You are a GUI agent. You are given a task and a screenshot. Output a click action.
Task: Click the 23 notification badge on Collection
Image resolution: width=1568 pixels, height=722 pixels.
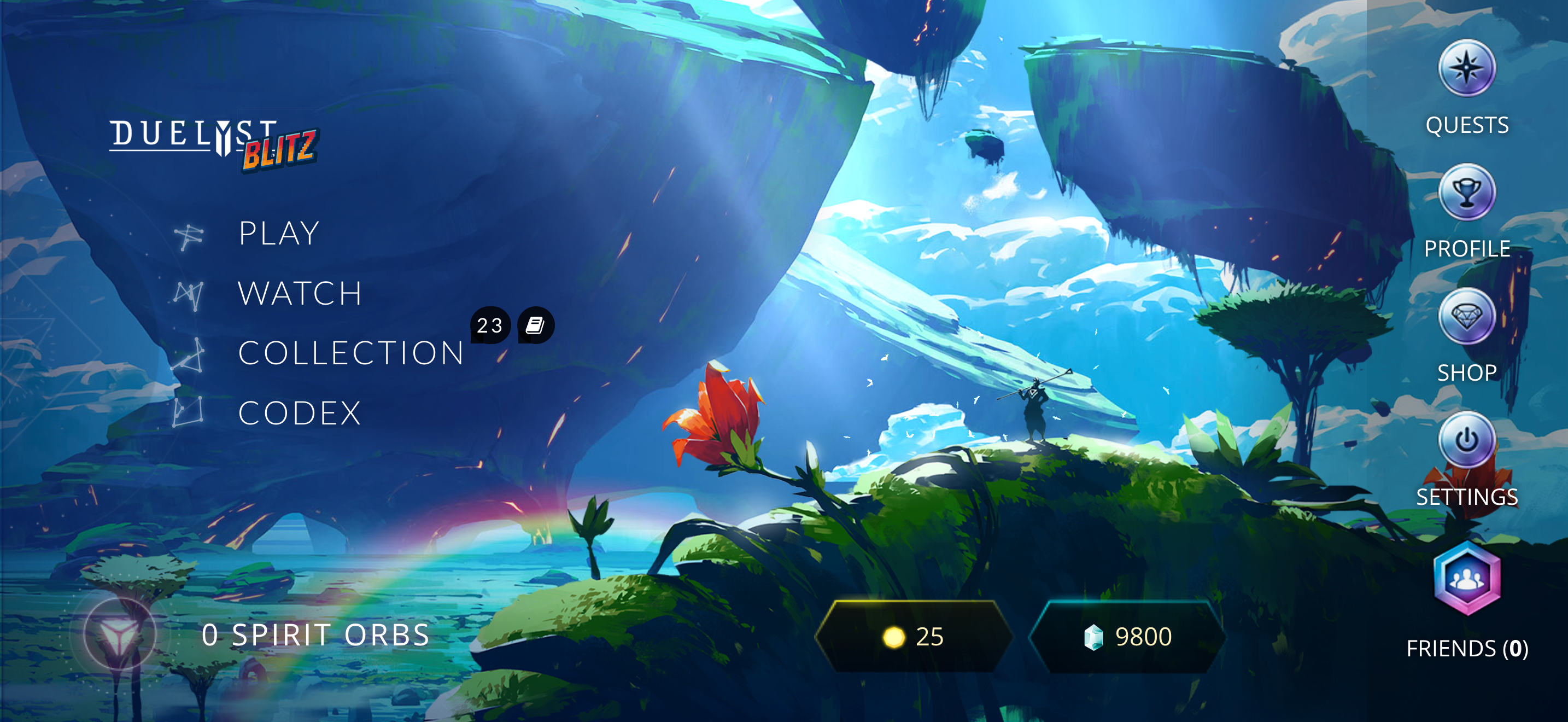click(x=489, y=325)
